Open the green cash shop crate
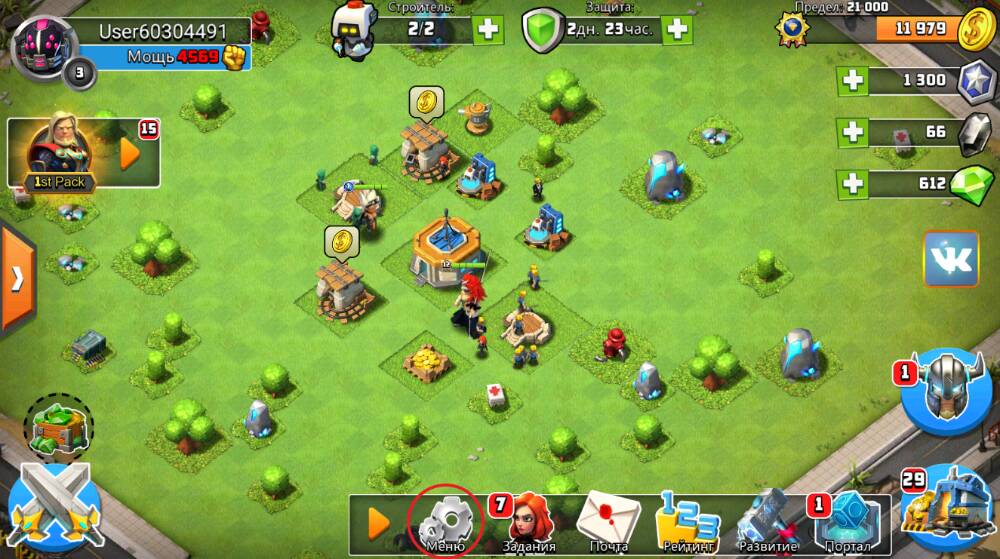The image size is (1000, 559). [58, 424]
